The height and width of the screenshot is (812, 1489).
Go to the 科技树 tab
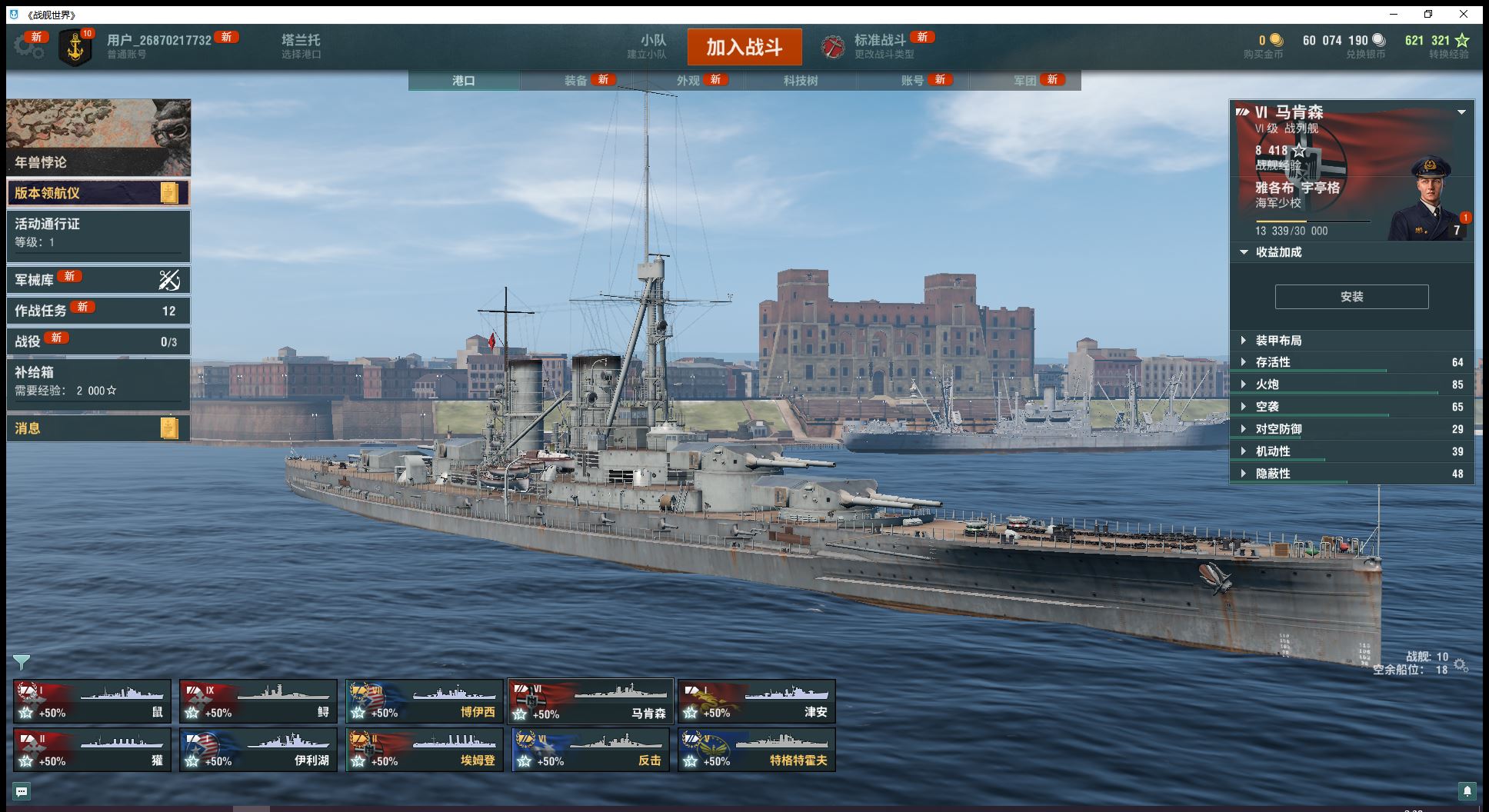(801, 81)
